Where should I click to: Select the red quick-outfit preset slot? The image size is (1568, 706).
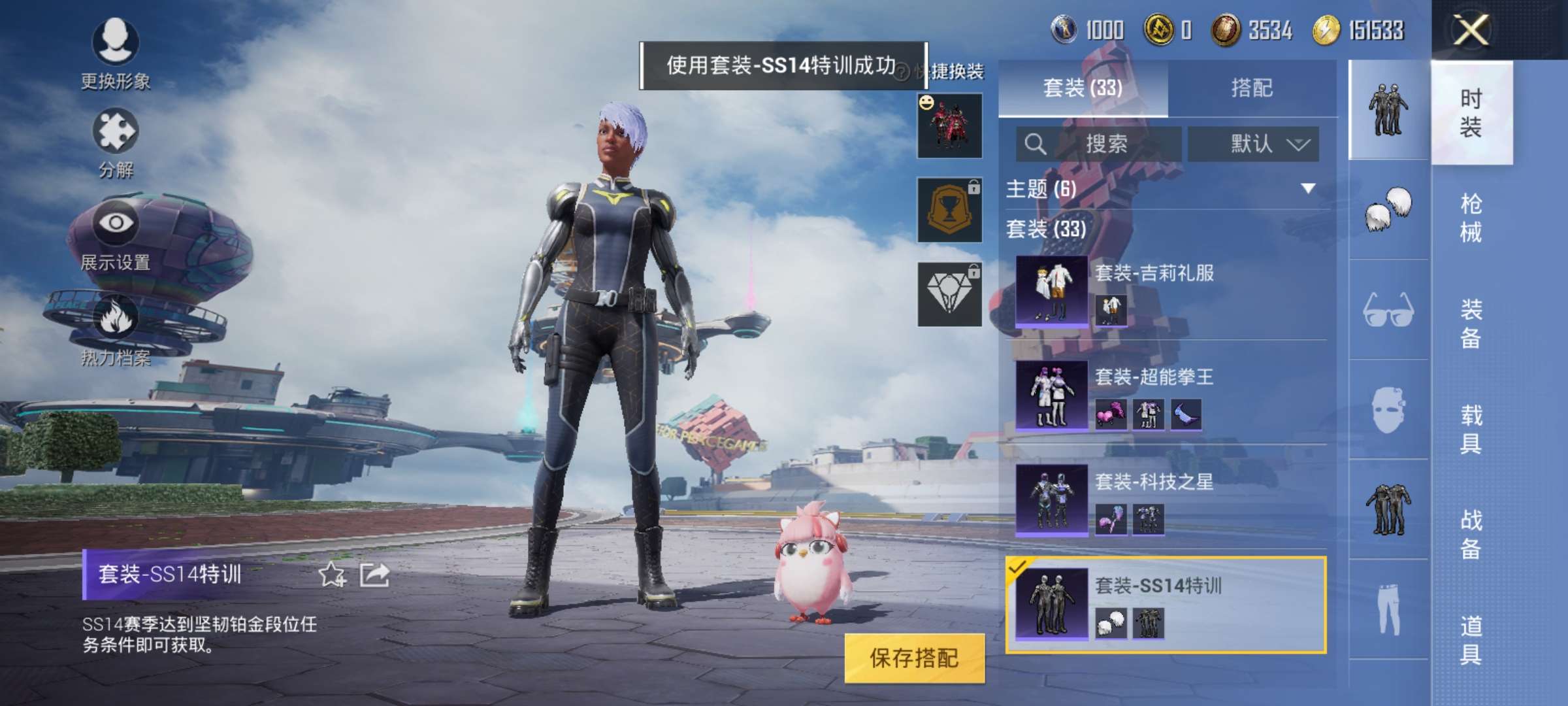949,126
